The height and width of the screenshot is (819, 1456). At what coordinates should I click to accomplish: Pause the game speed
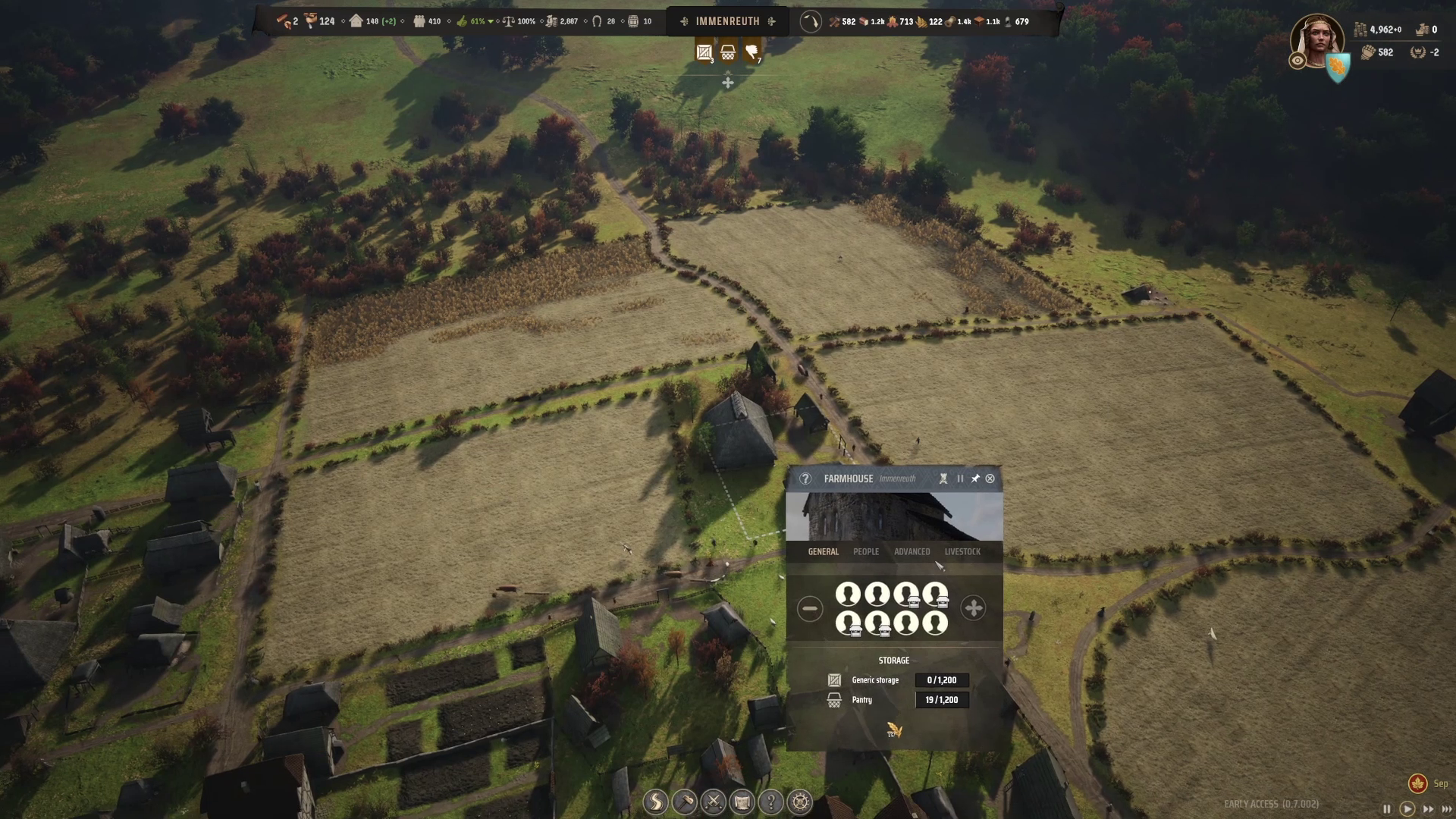point(1387,809)
